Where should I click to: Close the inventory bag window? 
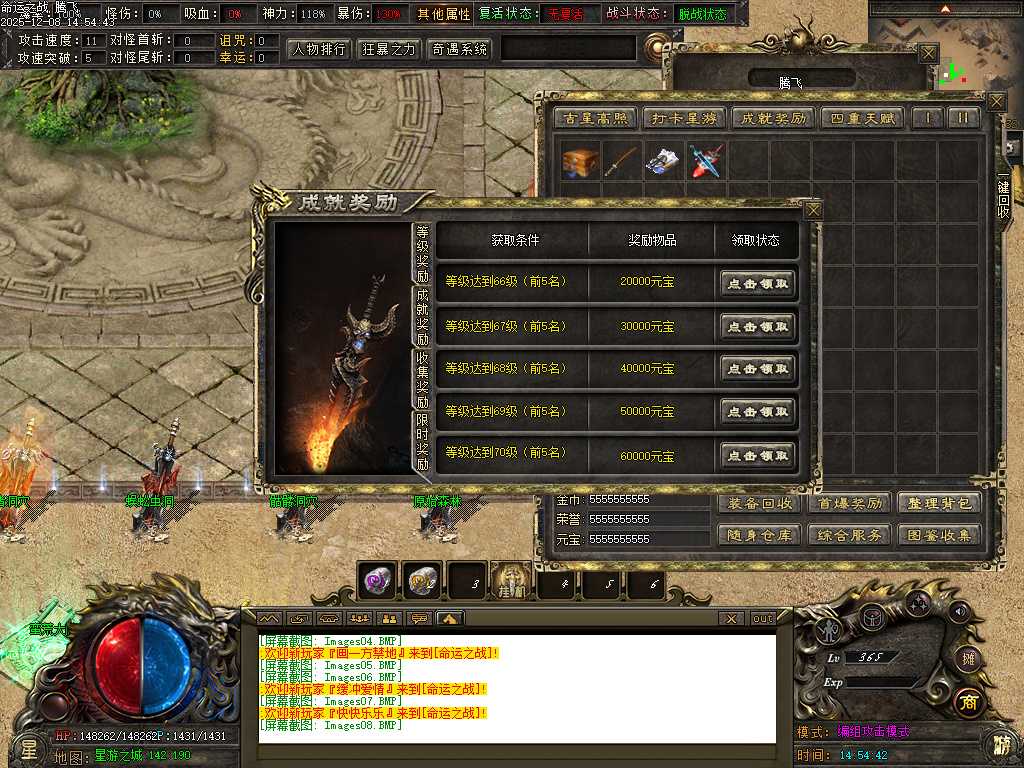996,101
